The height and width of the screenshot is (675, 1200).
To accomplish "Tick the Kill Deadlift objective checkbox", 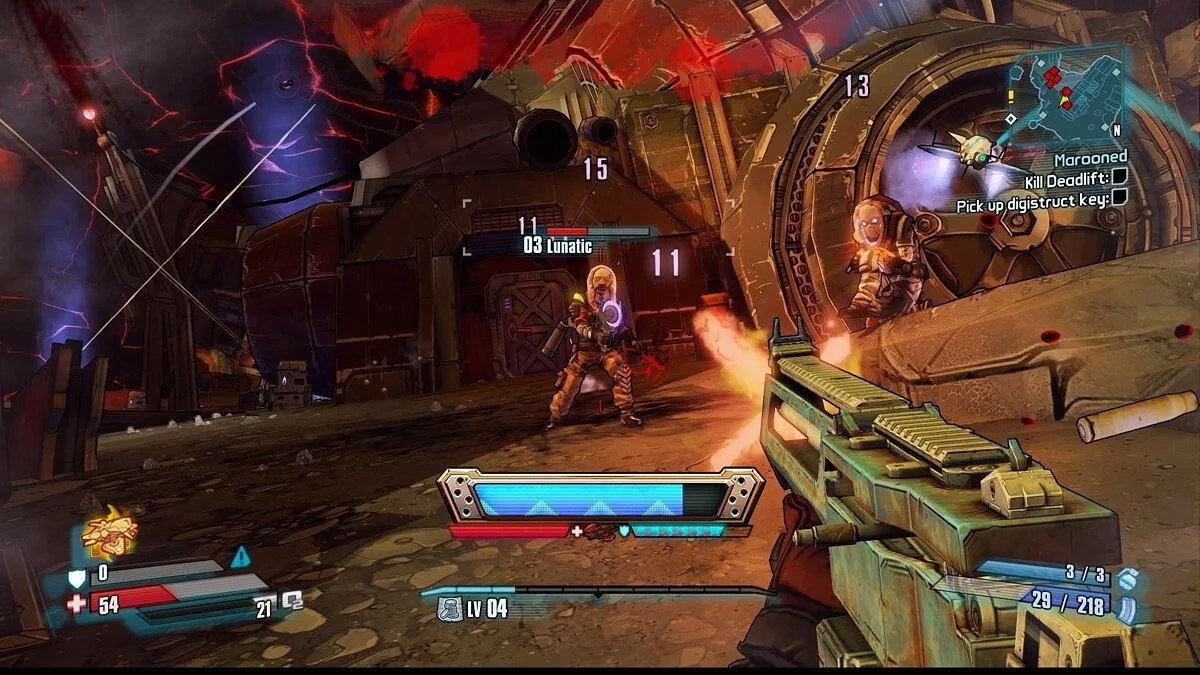I will coord(1120,178).
